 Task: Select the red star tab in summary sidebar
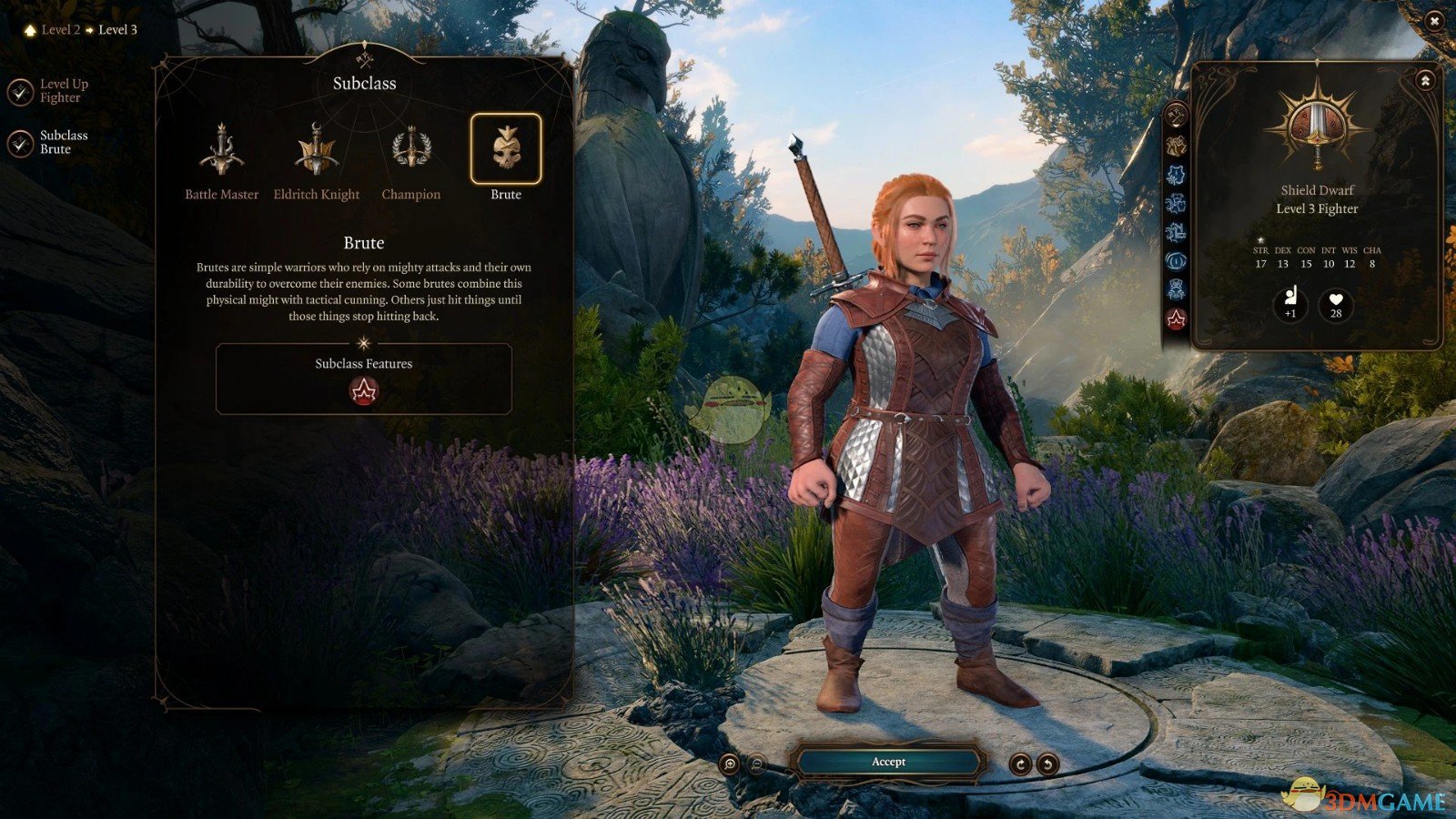(1176, 318)
